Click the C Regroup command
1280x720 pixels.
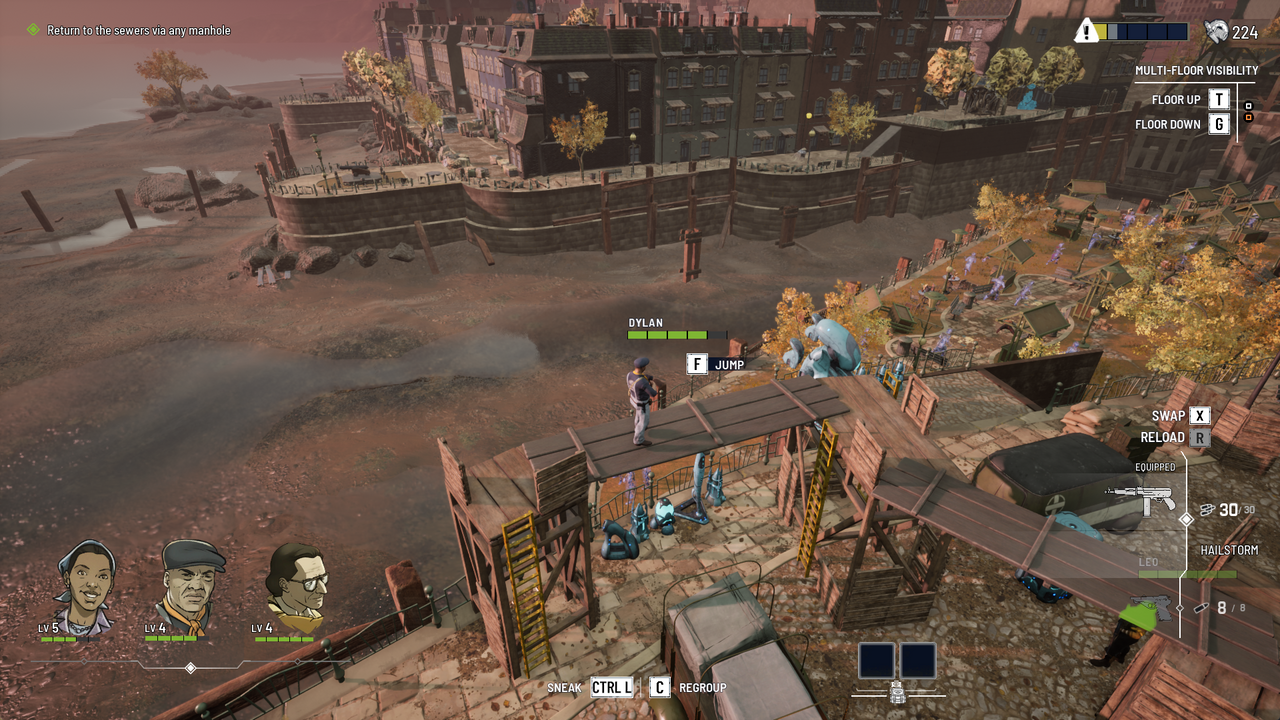click(x=660, y=687)
